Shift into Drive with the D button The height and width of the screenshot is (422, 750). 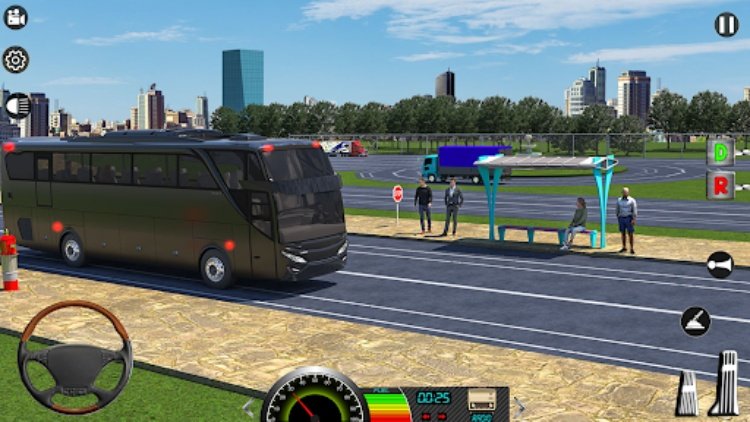pos(720,153)
